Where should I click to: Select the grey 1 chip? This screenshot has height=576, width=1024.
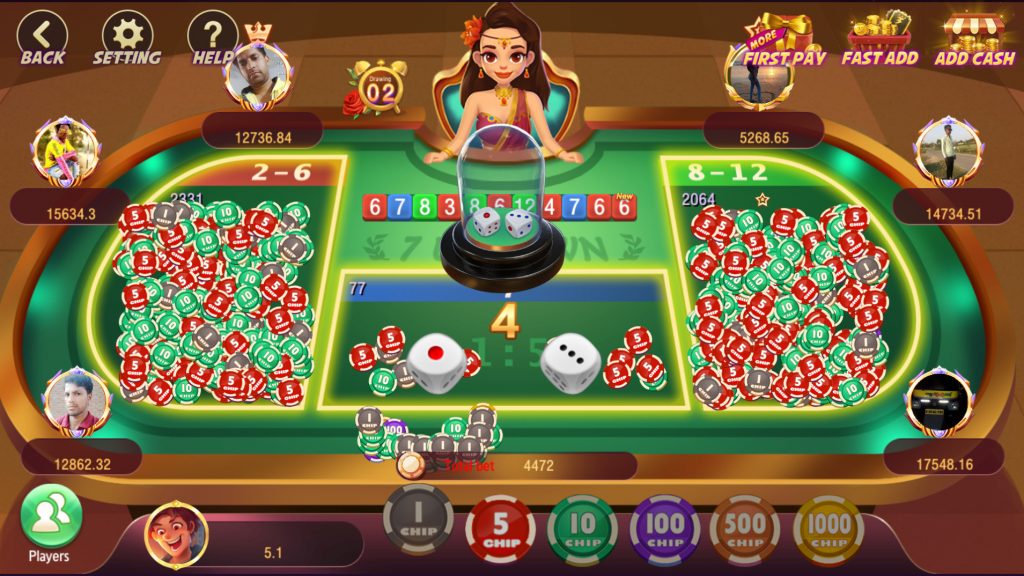coord(418,522)
